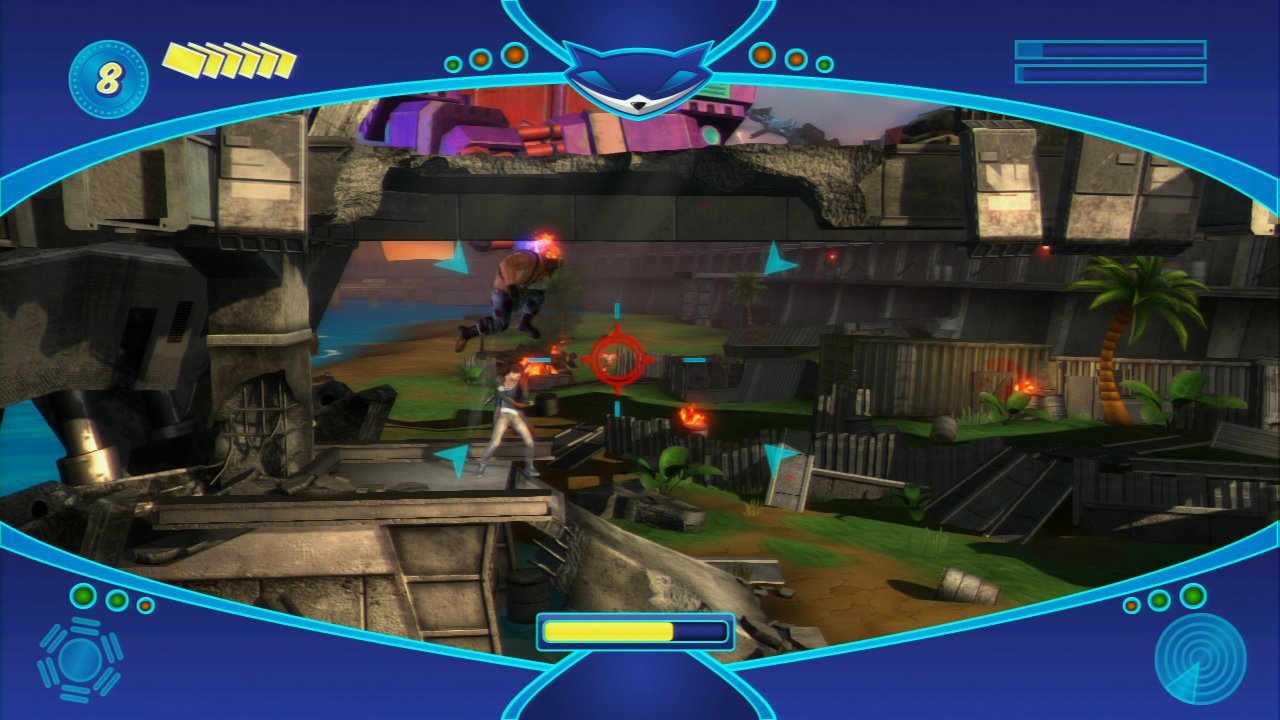The image size is (1280, 720).
Task: Click the red crosshair targeting reticle
Action: [x=616, y=359]
